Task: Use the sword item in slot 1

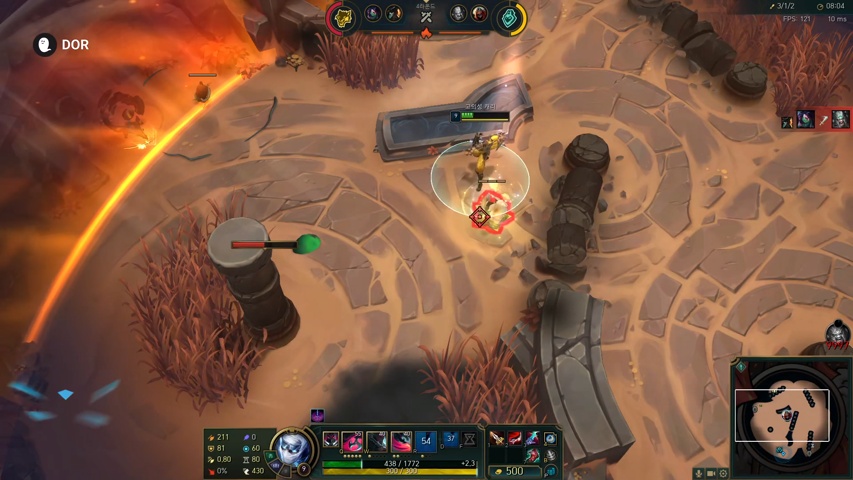Action: click(x=497, y=439)
